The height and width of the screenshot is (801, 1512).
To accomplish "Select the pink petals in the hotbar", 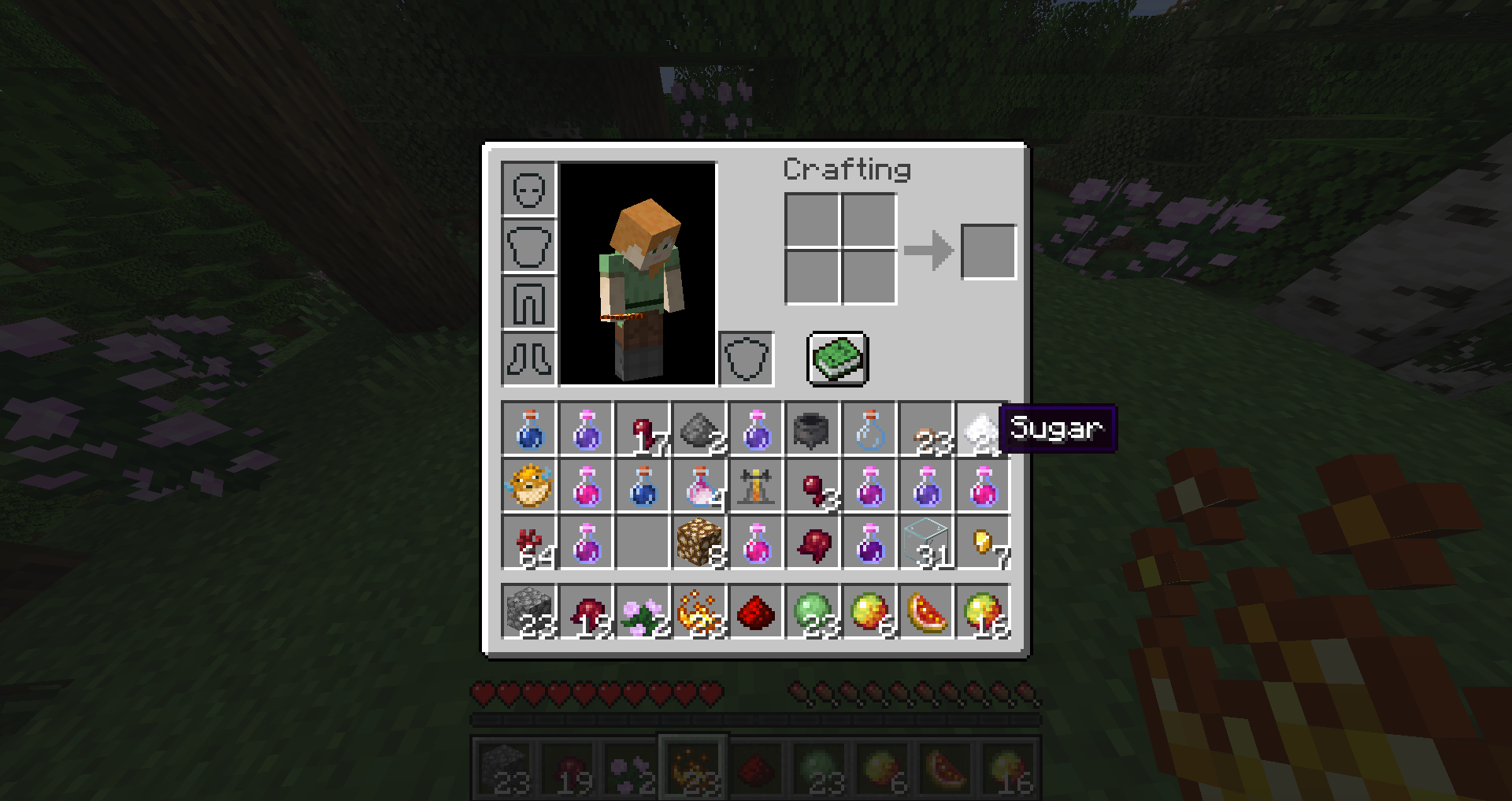I will [643, 612].
